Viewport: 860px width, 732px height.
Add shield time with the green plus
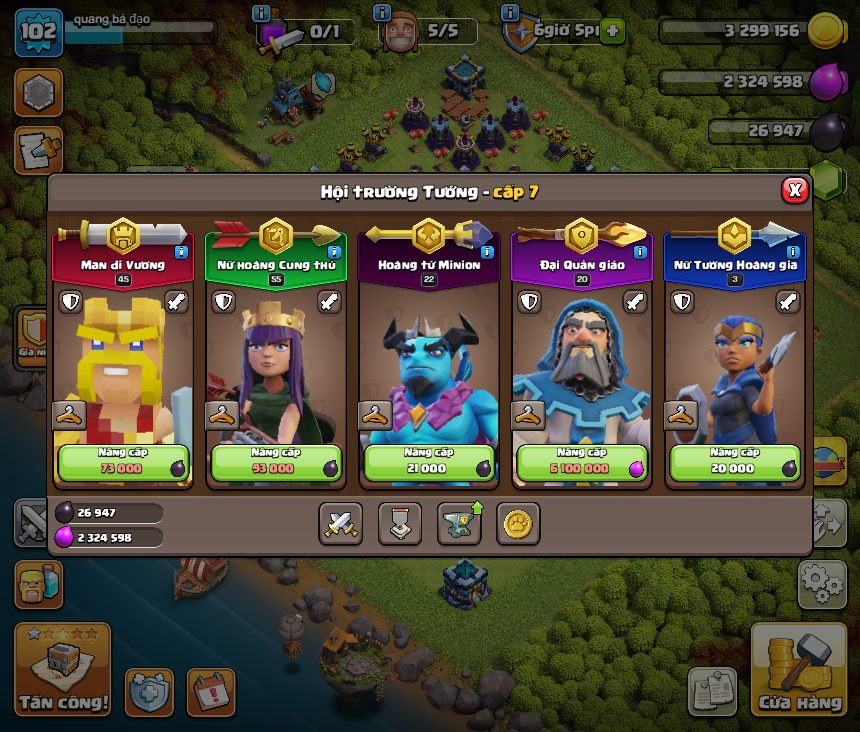point(612,31)
